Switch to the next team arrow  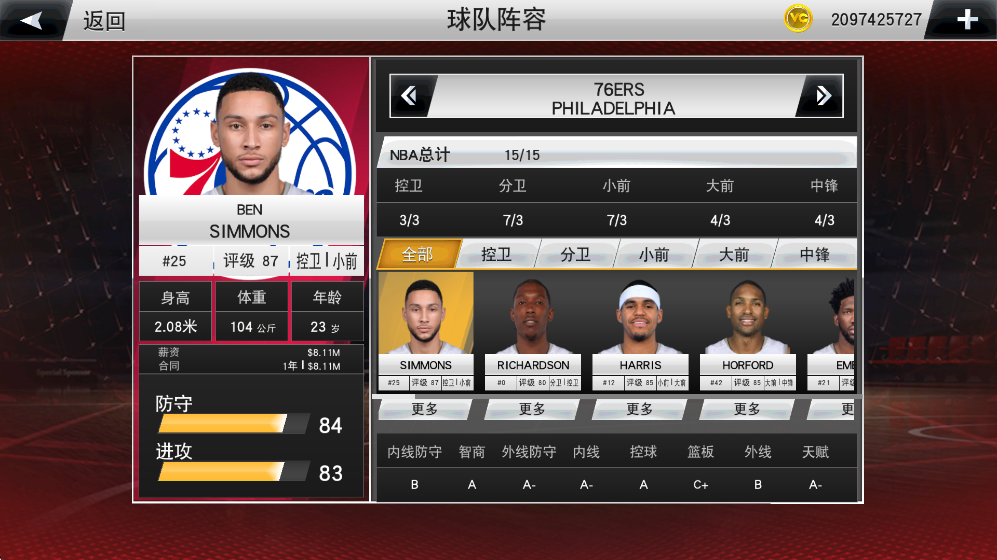pyautogui.click(x=822, y=96)
